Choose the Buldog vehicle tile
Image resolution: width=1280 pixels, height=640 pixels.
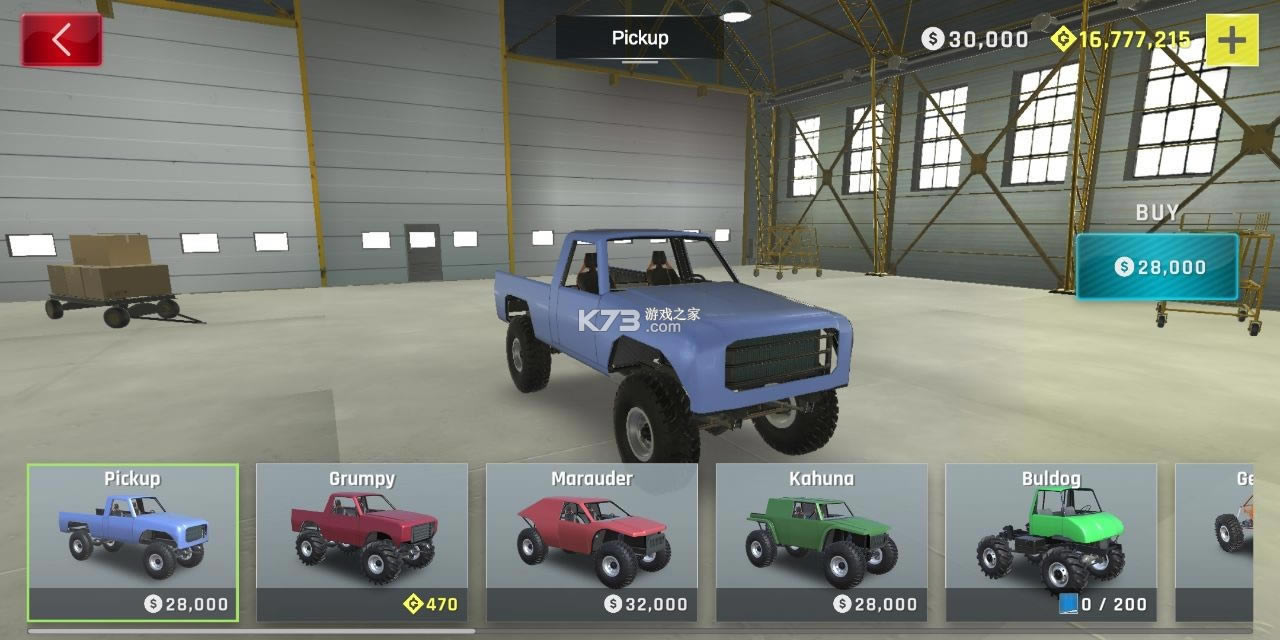tap(1051, 541)
